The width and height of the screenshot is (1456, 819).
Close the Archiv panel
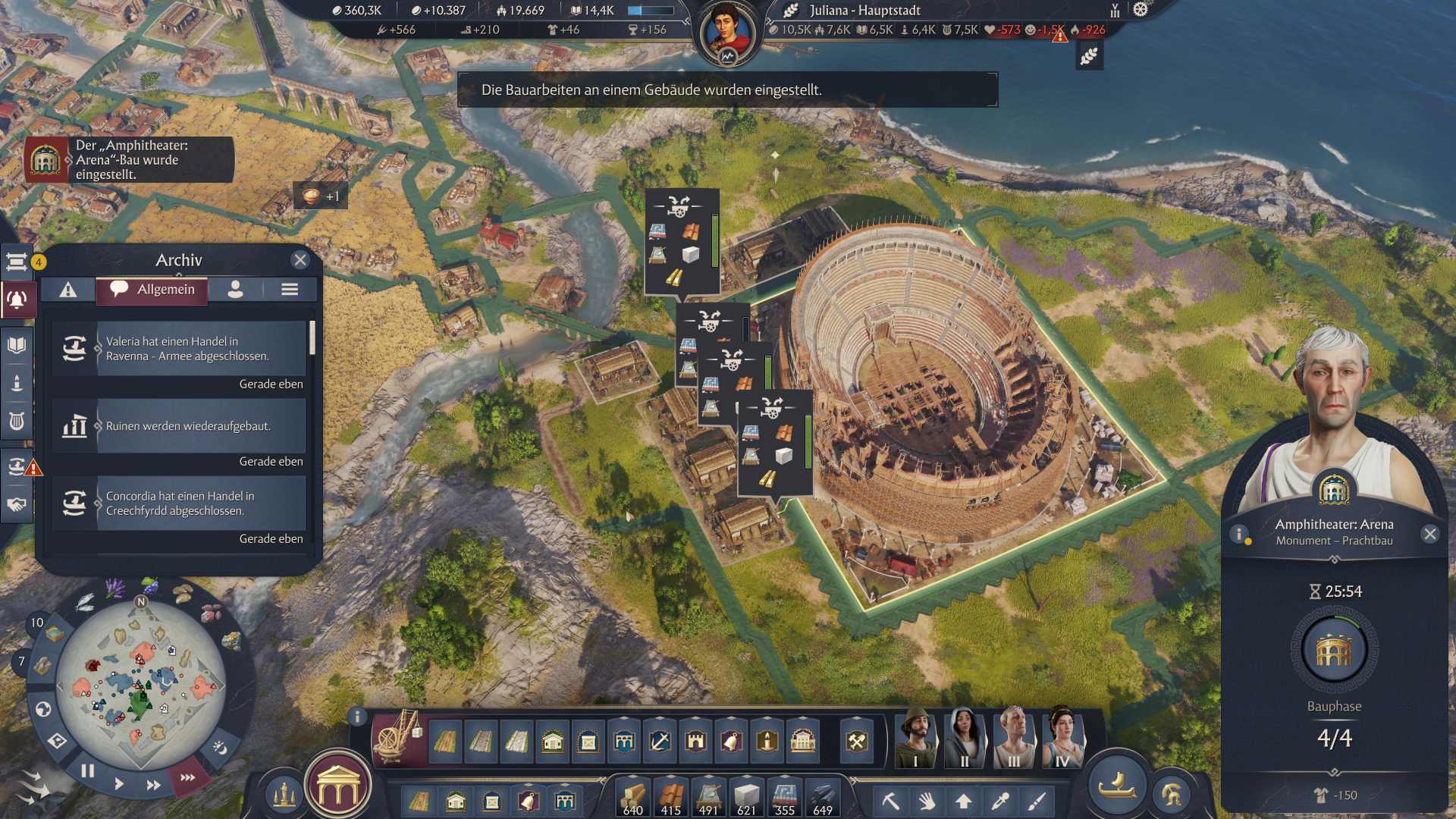point(300,260)
